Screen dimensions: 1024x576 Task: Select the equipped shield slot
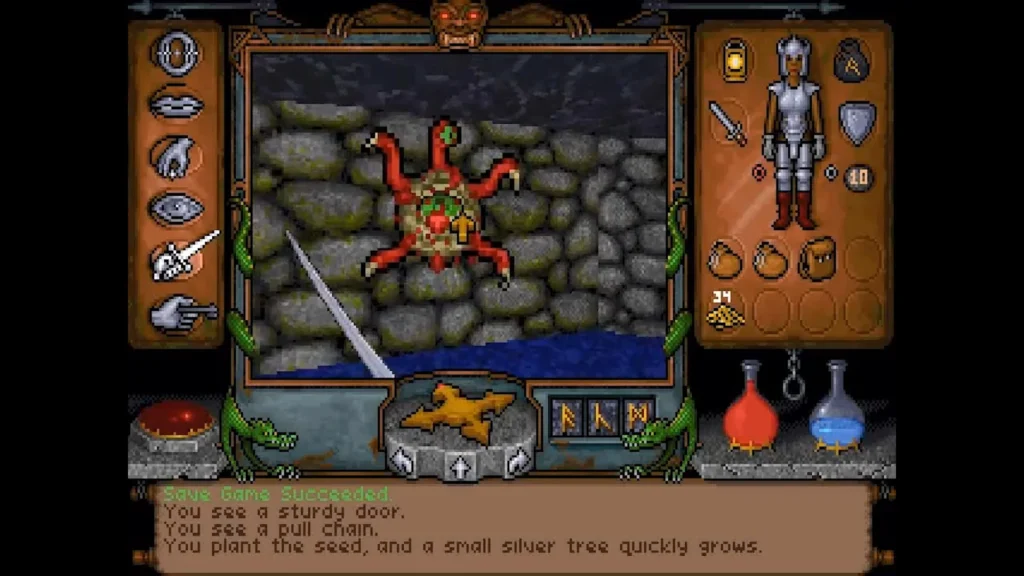[x=857, y=121]
